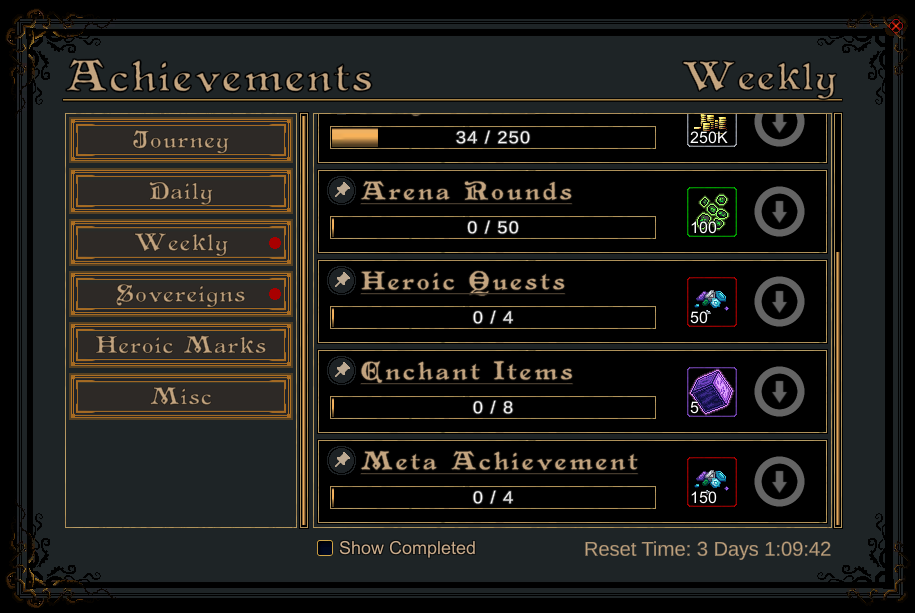Pin the Heroic Quests achievement
Screen dimensions: 915x613
(342, 280)
